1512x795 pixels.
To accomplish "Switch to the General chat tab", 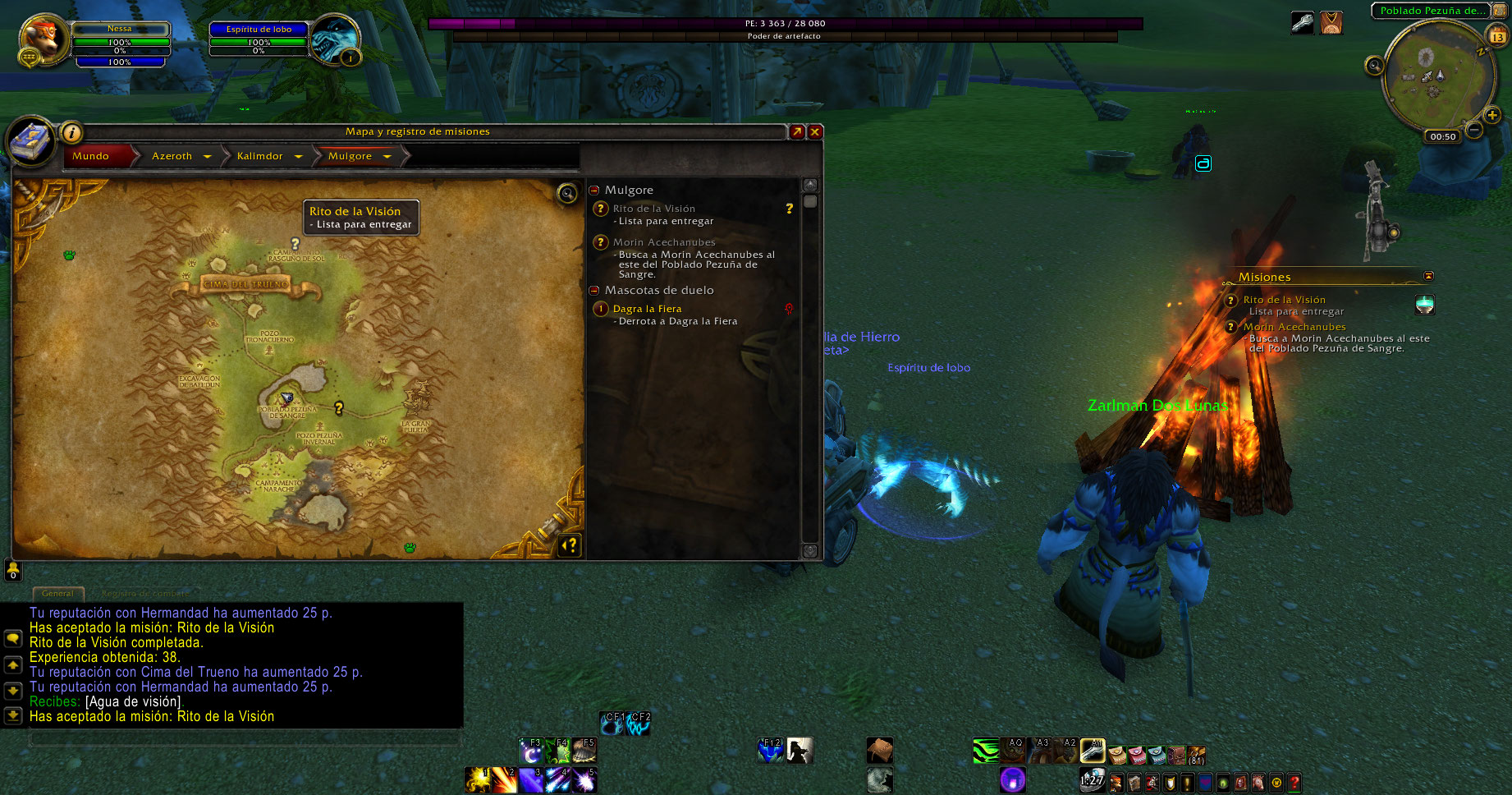I will point(57,593).
